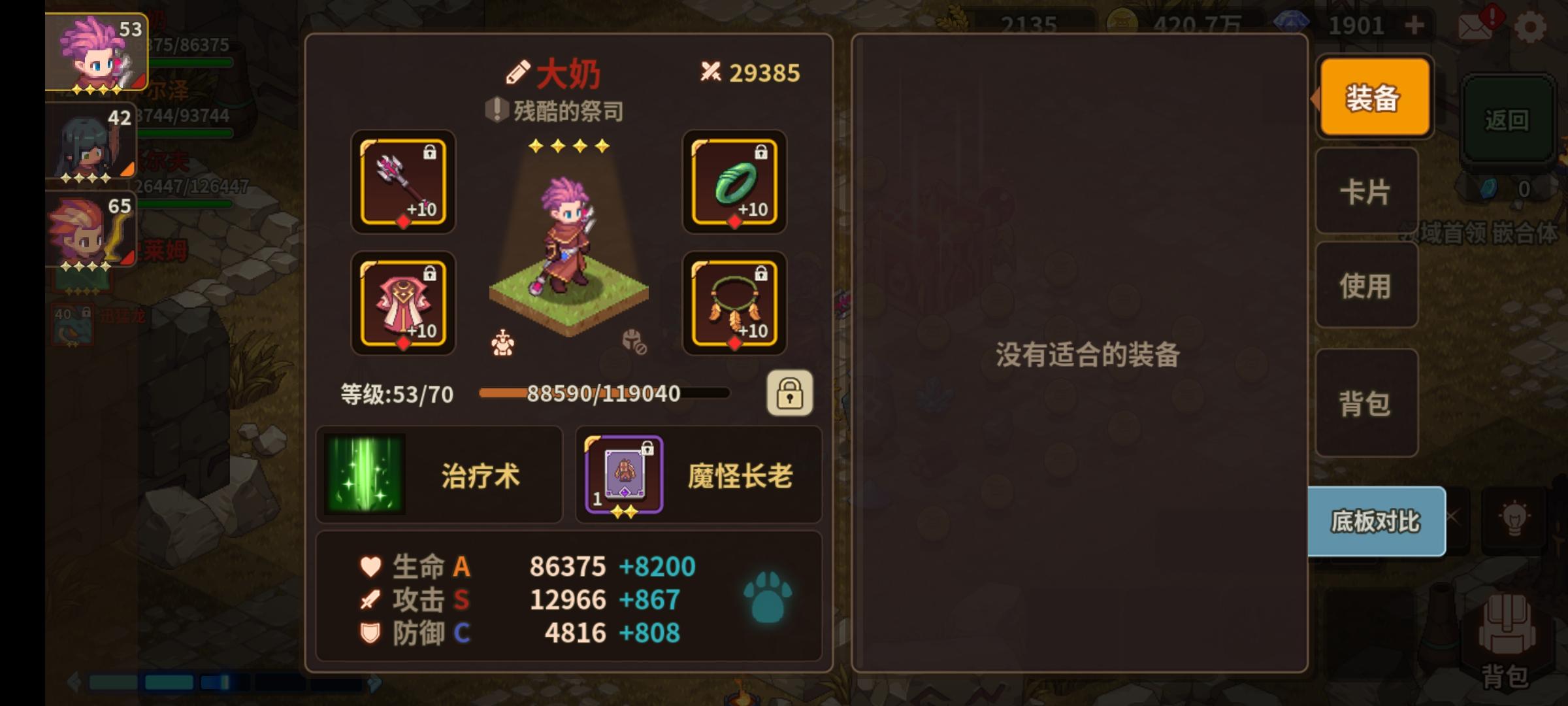This screenshot has width=1568, height=706.
Task: Click the teal paw pet stats icon
Action: point(768,598)
